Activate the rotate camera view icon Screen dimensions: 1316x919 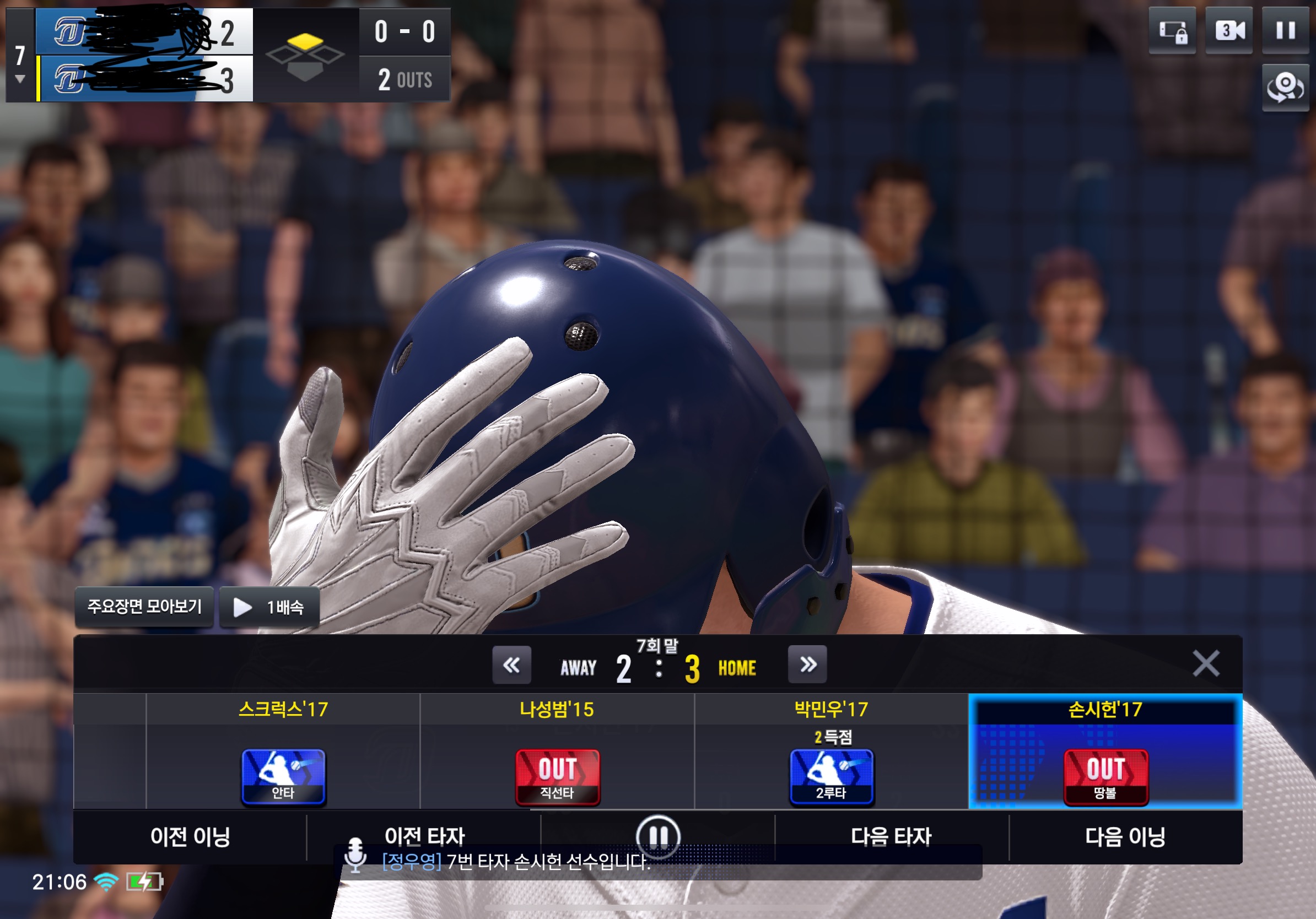pyautogui.click(x=1285, y=87)
